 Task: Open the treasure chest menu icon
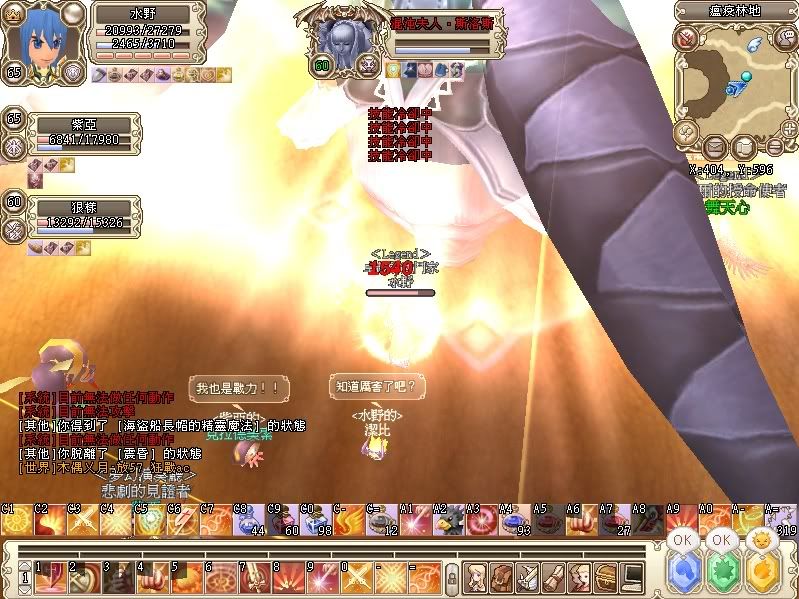tap(606, 577)
